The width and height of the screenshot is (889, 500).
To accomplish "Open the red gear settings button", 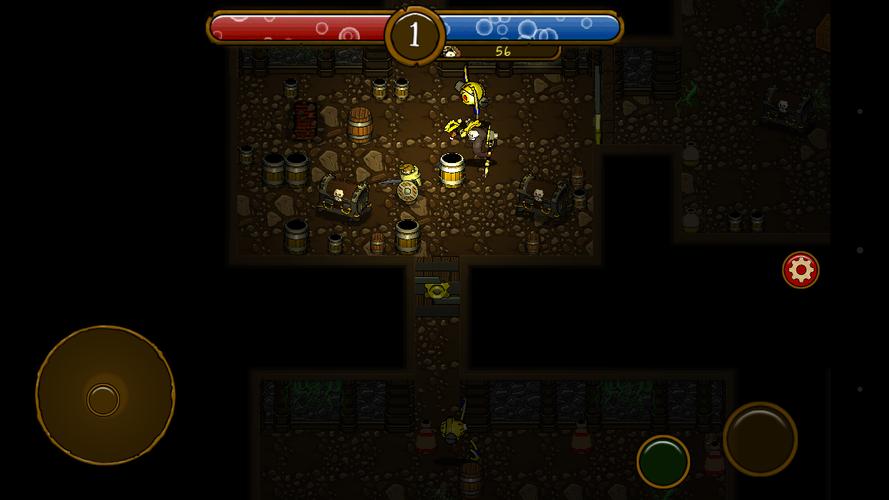I will pos(800,270).
